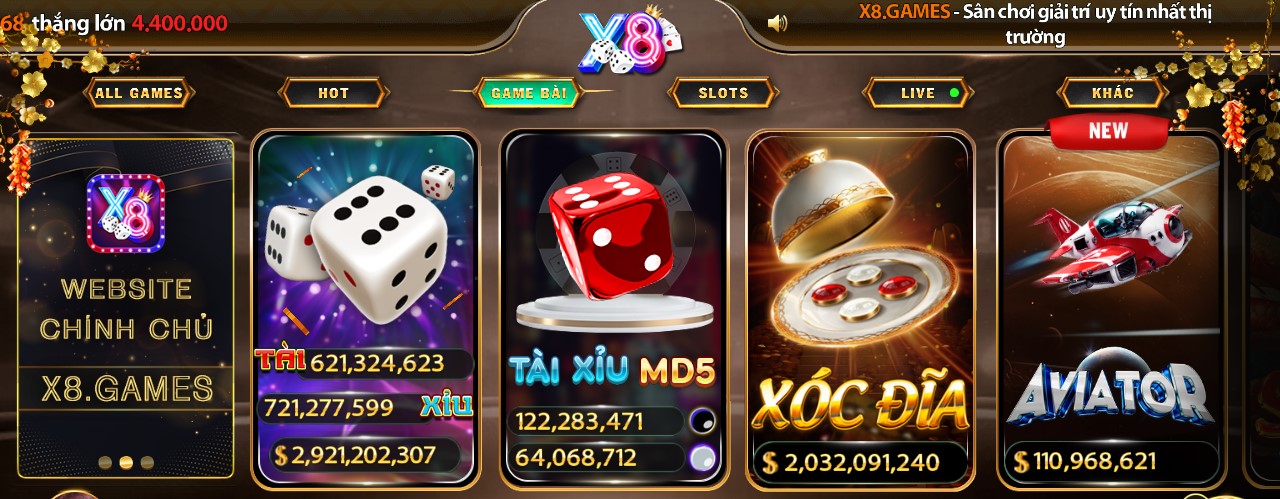
Task: Show the SLOTS category
Action: 723,93
